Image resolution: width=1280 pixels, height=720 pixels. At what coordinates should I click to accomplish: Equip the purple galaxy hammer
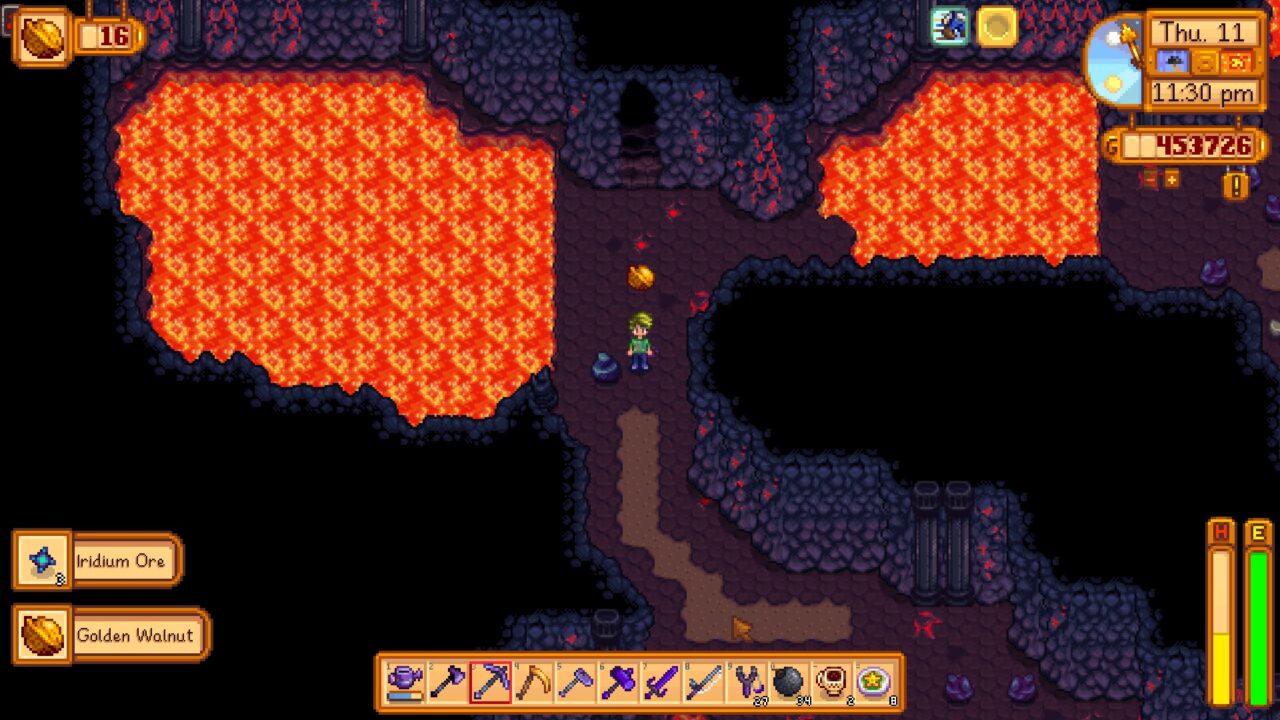pos(618,683)
